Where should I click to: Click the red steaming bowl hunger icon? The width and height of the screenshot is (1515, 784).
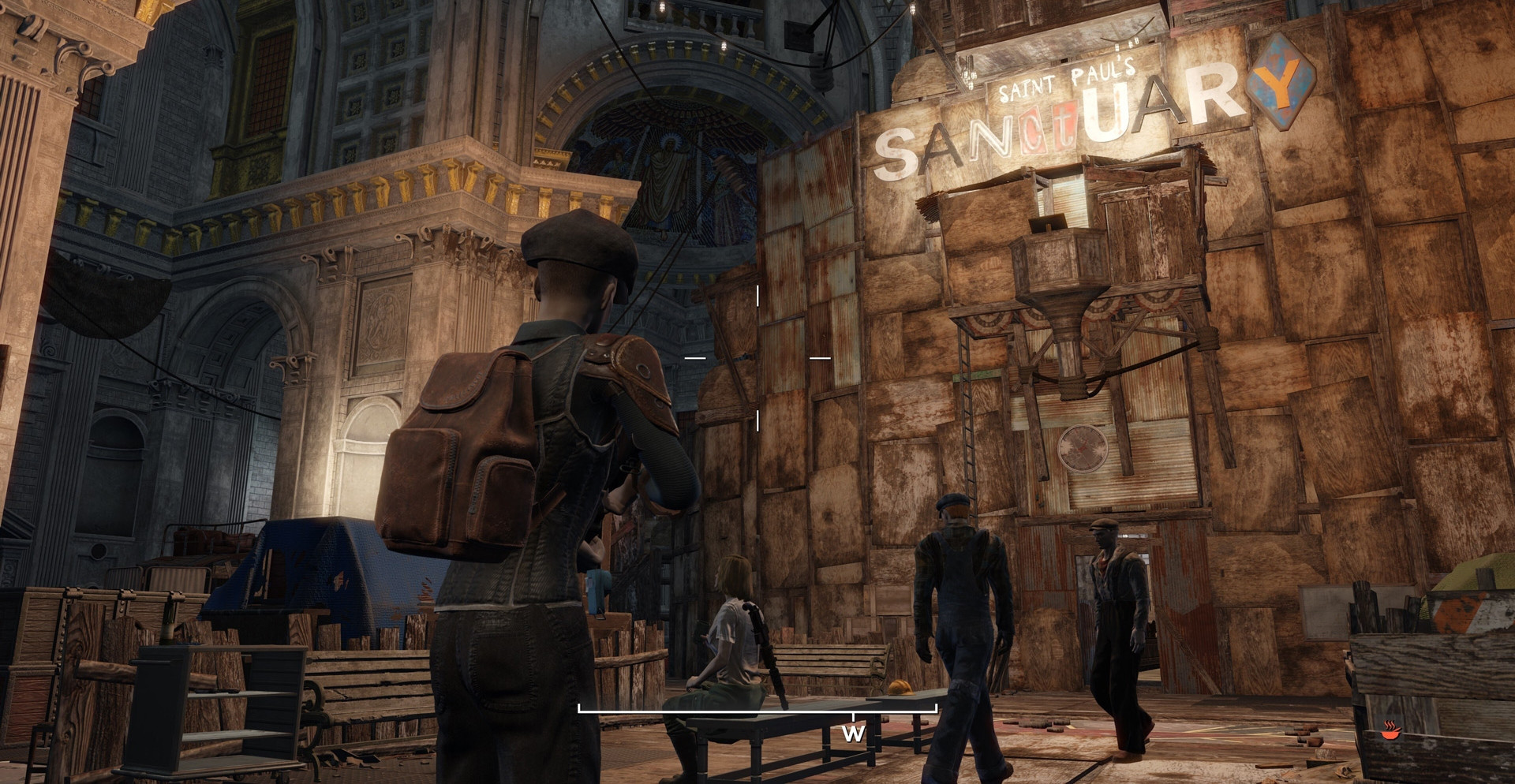pos(1390,730)
